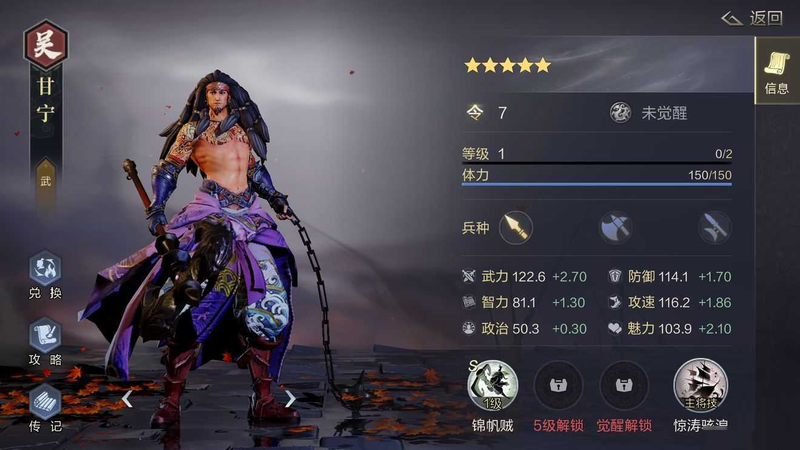The height and width of the screenshot is (450, 800).
Task: Inspect the 主将技 ship skill icon
Action: [x=700, y=385]
